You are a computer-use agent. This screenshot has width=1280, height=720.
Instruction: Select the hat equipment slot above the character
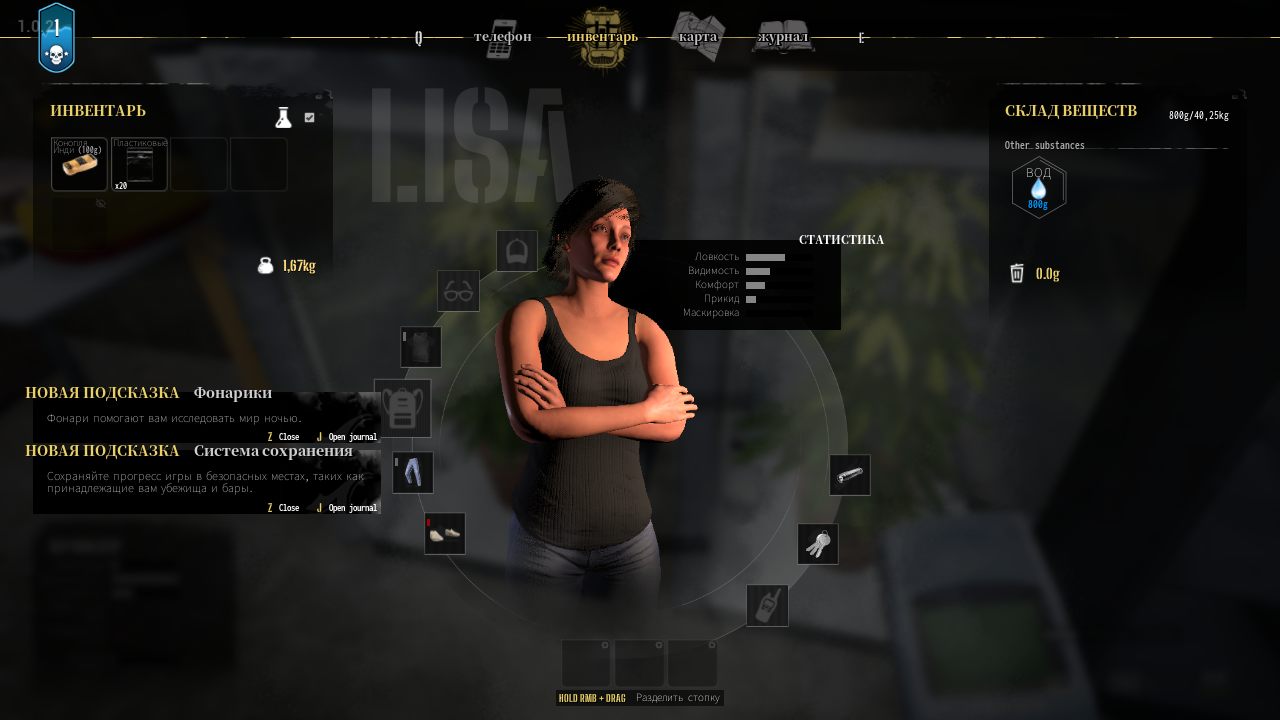tap(516, 251)
